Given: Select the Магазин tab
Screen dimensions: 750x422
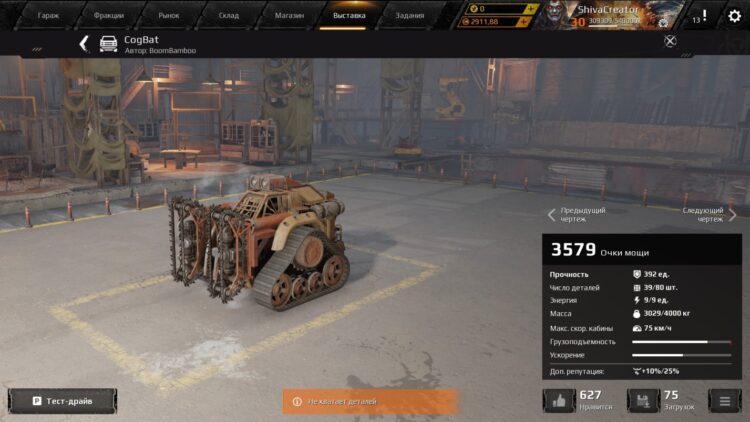Looking at the screenshot, I should pyautogui.click(x=289, y=16).
